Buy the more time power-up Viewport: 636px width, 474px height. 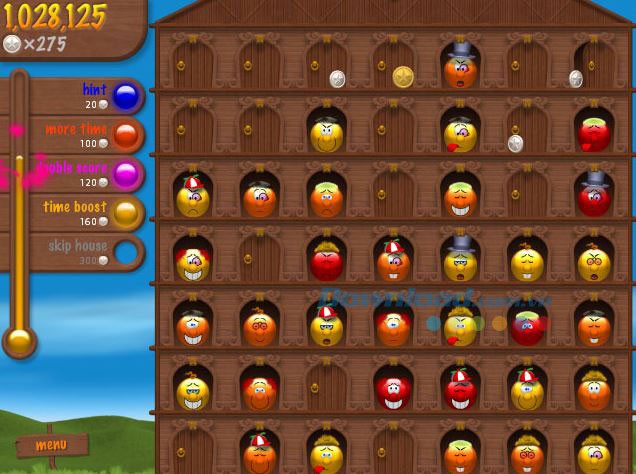[x=126, y=135]
